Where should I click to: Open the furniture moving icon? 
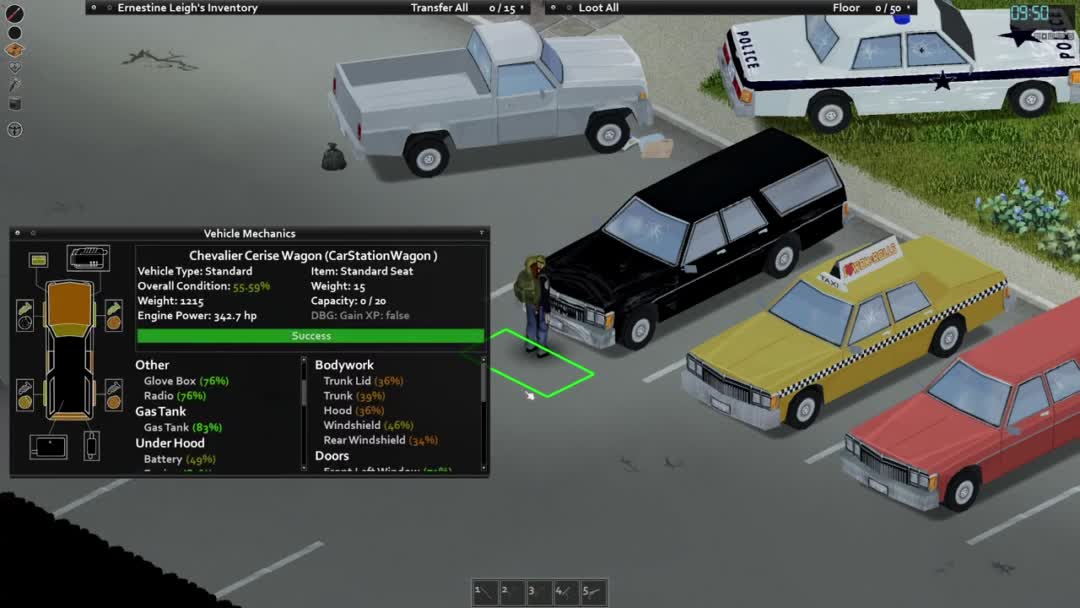tap(14, 103)
